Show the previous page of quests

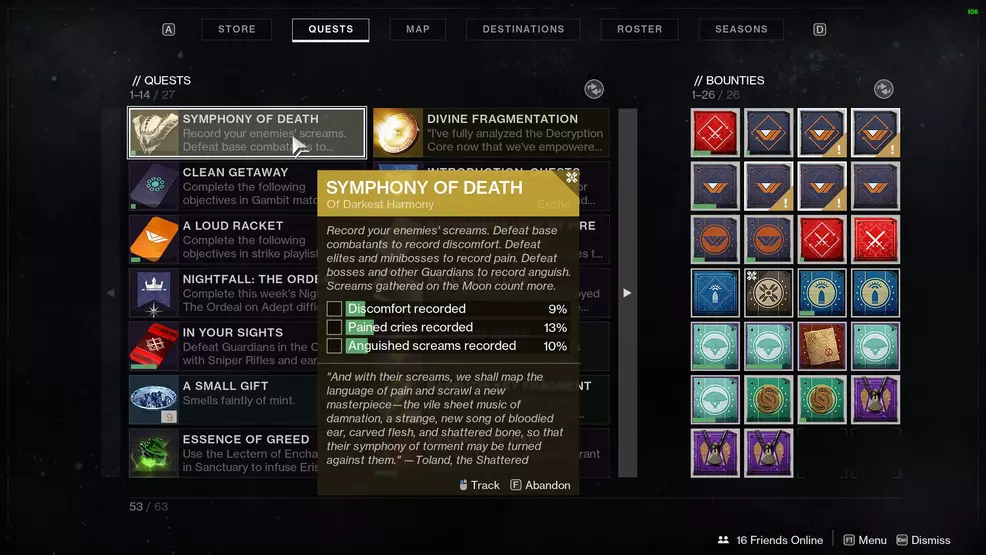click(x=111, y=293)
